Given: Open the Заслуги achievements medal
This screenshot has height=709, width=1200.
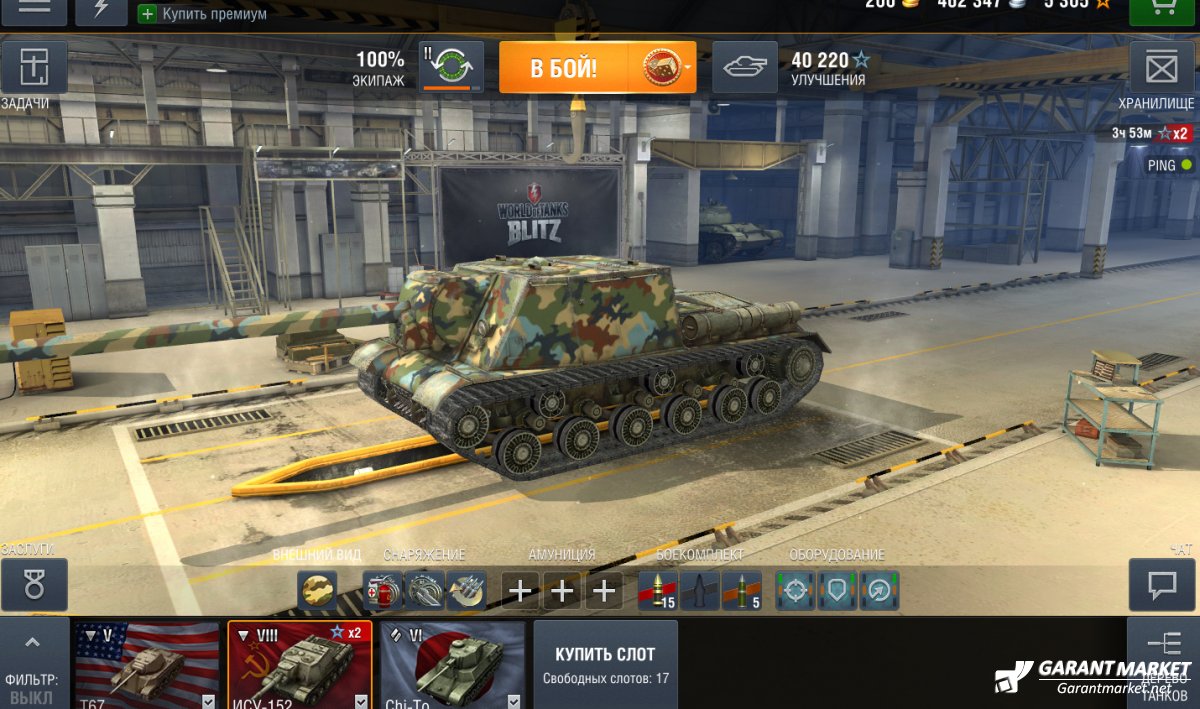Looking at the screenshot, I should pos(34,585).
